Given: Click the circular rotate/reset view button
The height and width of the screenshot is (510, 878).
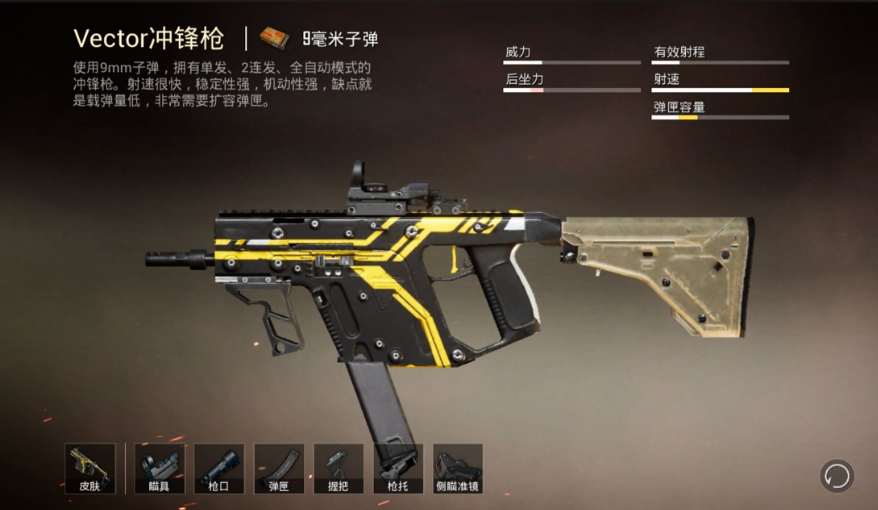Looking at the screenshot, I should coord(836,475).
